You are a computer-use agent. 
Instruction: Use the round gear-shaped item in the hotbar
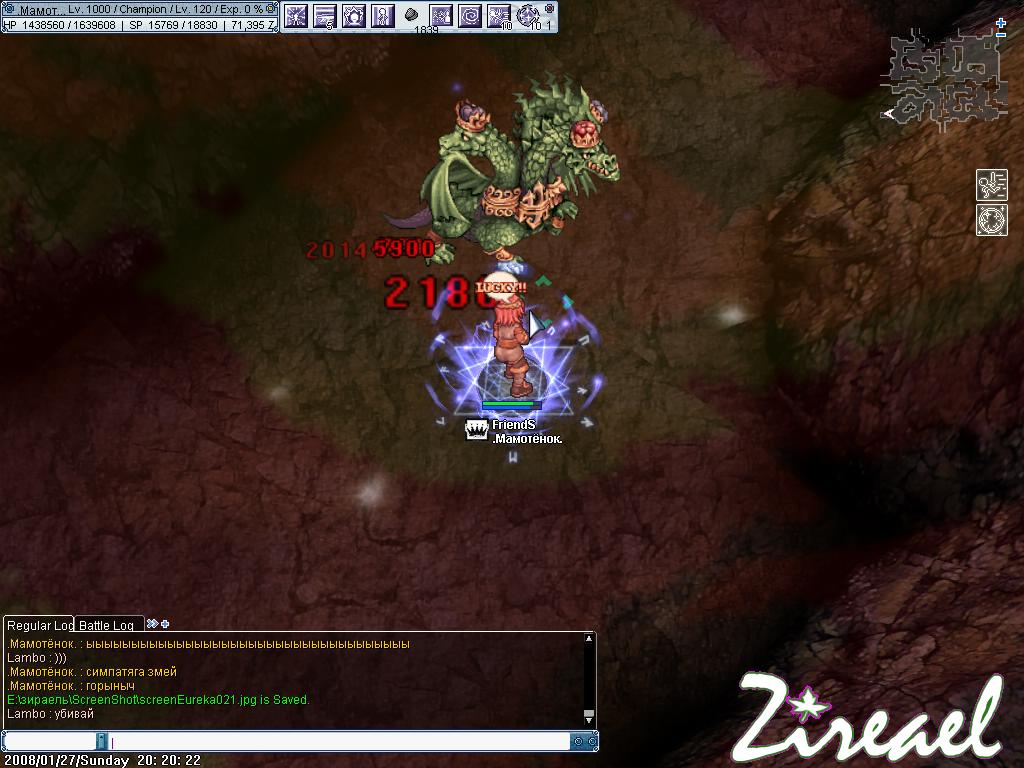(528, 15)
